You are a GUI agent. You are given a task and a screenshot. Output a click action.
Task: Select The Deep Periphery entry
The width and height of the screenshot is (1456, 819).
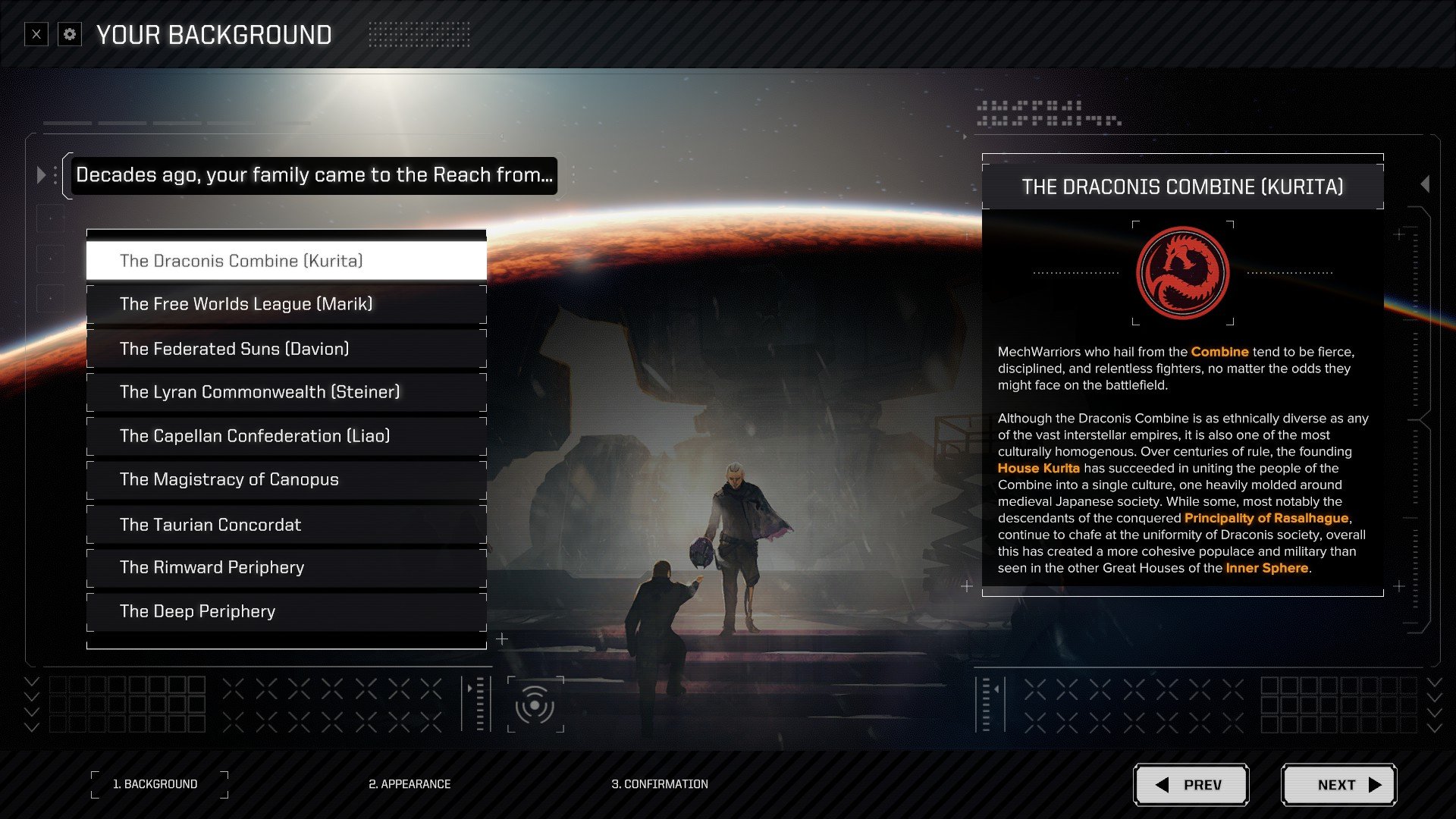[x=286, y=611]
